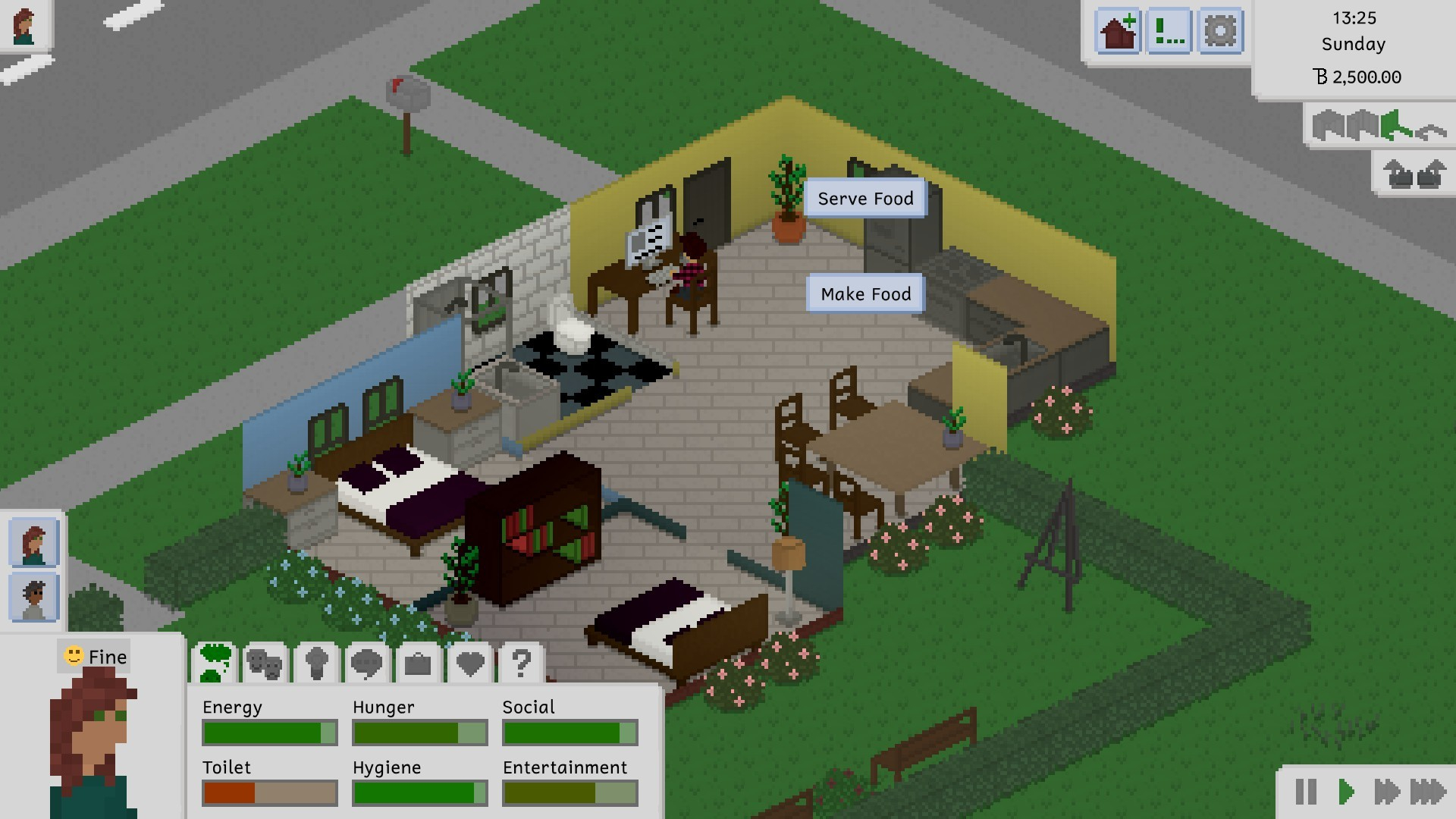Open settings via the gear icon
The width and height of the screenshot is (1456, 819).
(1220, 32)
